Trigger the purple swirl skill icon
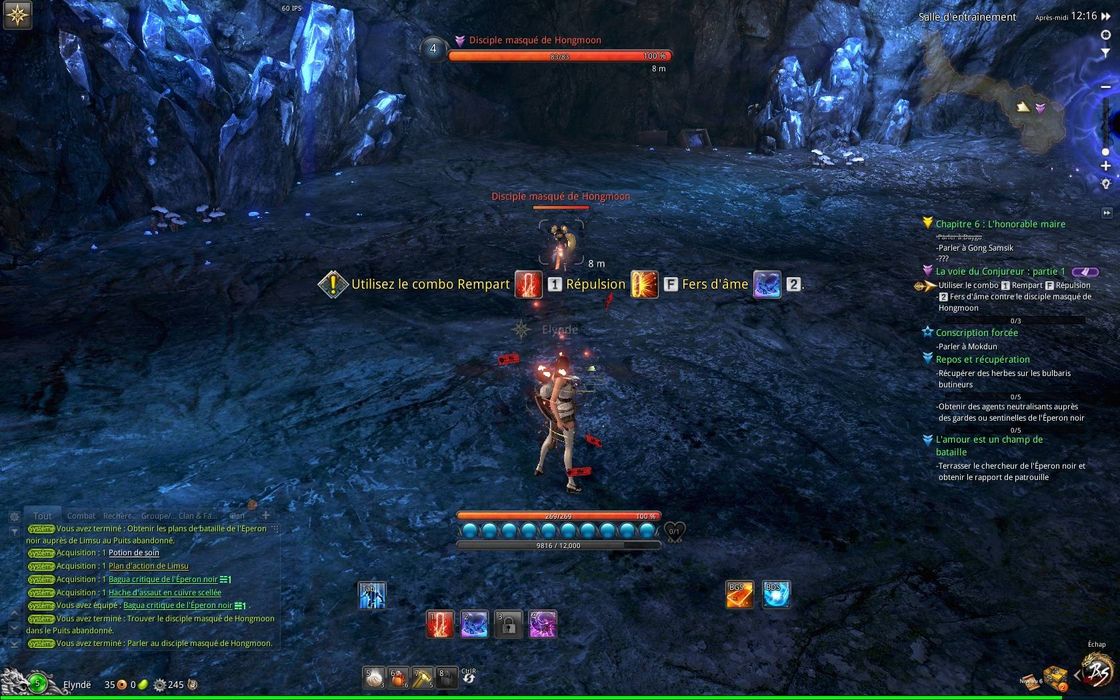1120x700 pixels. click(x=542, y=624)
